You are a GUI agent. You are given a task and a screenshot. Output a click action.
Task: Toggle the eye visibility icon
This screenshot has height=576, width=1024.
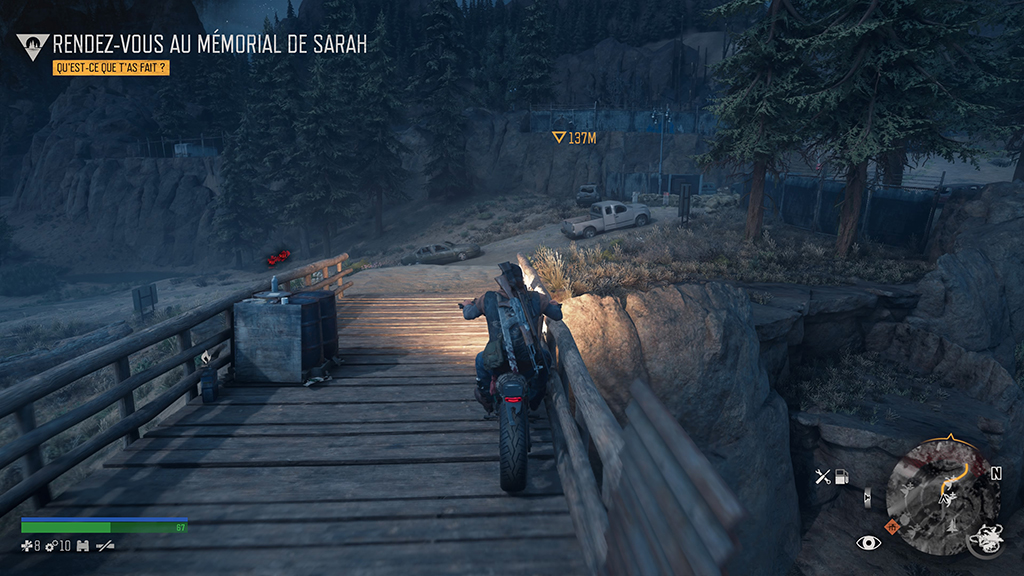click(868, 542)
